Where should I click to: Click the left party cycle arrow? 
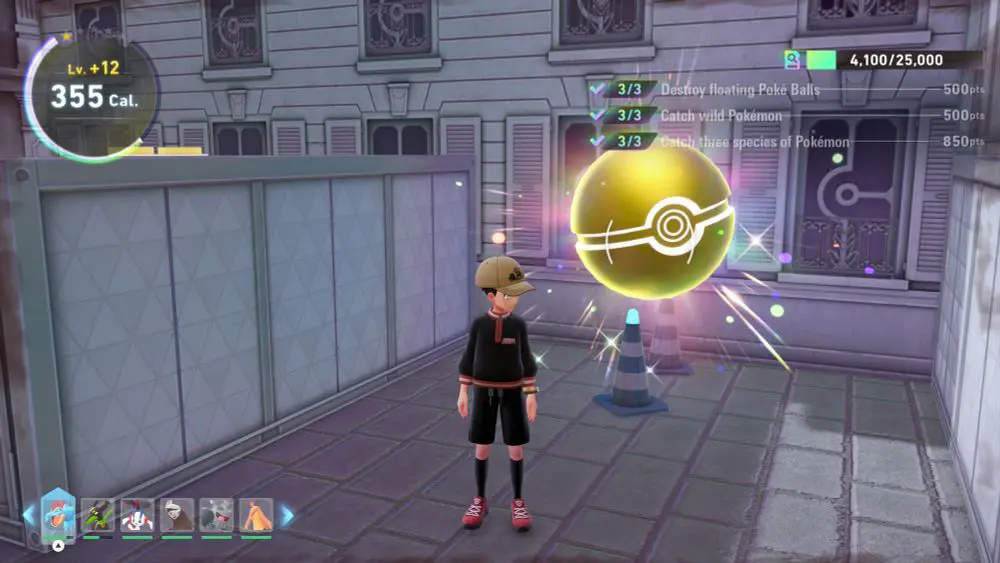coord(29,515)
